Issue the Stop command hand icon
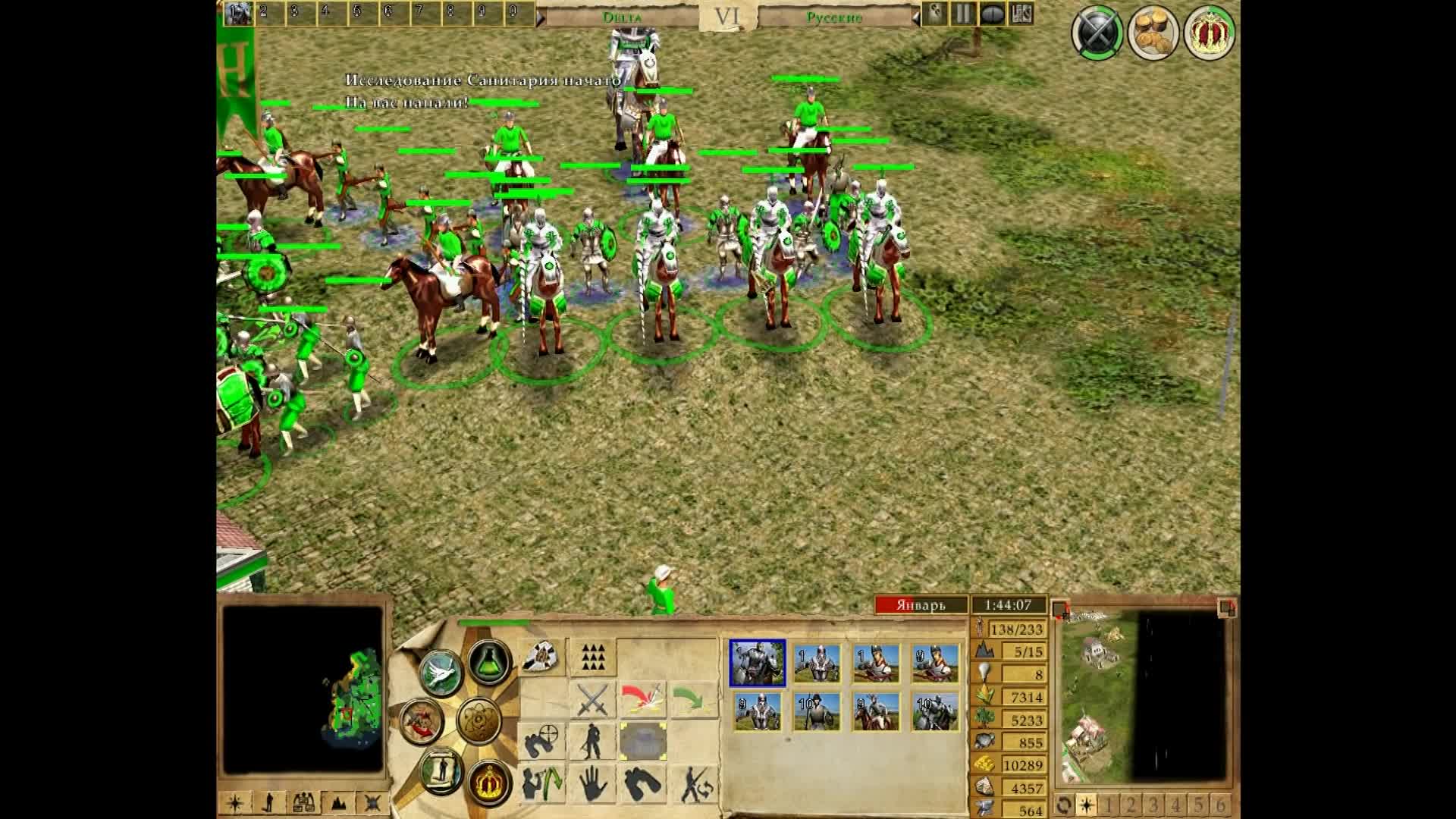The width and height of the screenshot is (1456, 819). [x=592, y=784]
